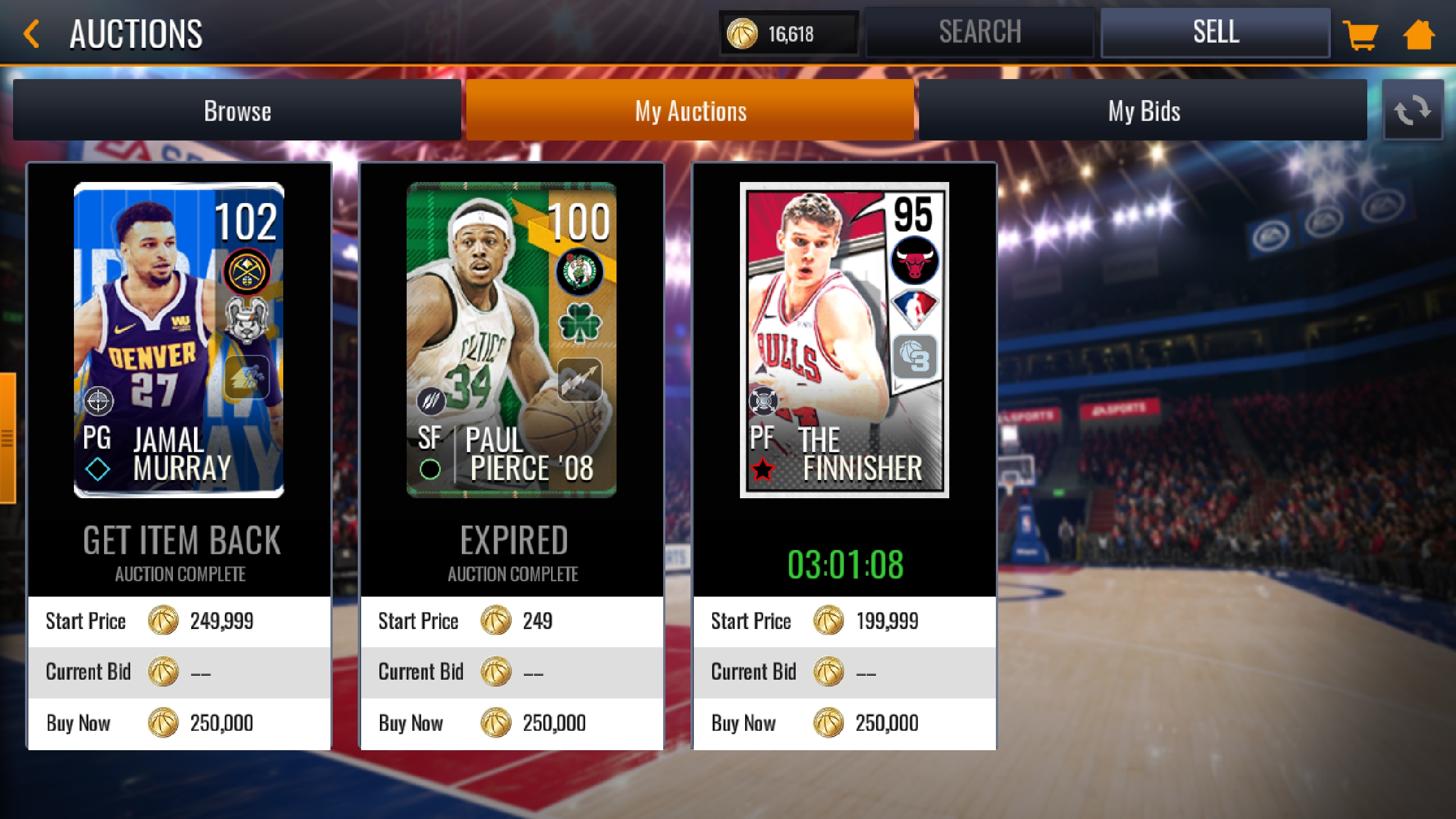The height and width of the screenshot is (819, 1456).
Task: Open the Search screen
Action: 980,31
